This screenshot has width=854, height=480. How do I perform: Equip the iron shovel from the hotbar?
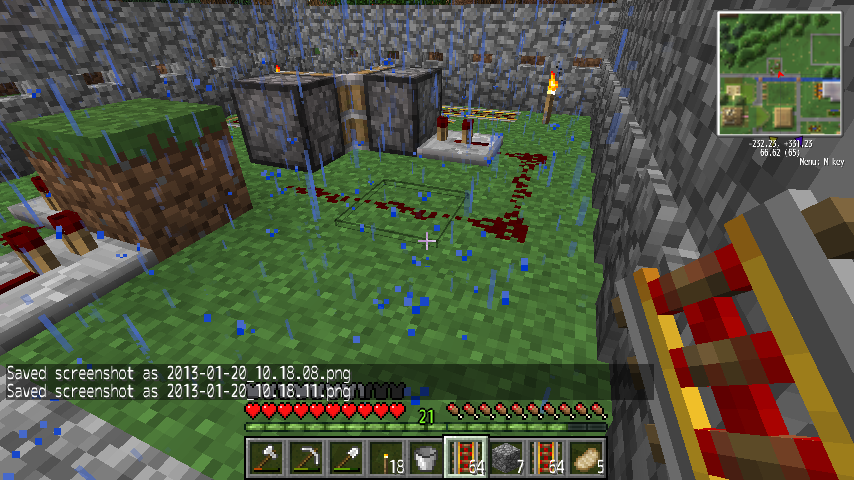point(346,457)
